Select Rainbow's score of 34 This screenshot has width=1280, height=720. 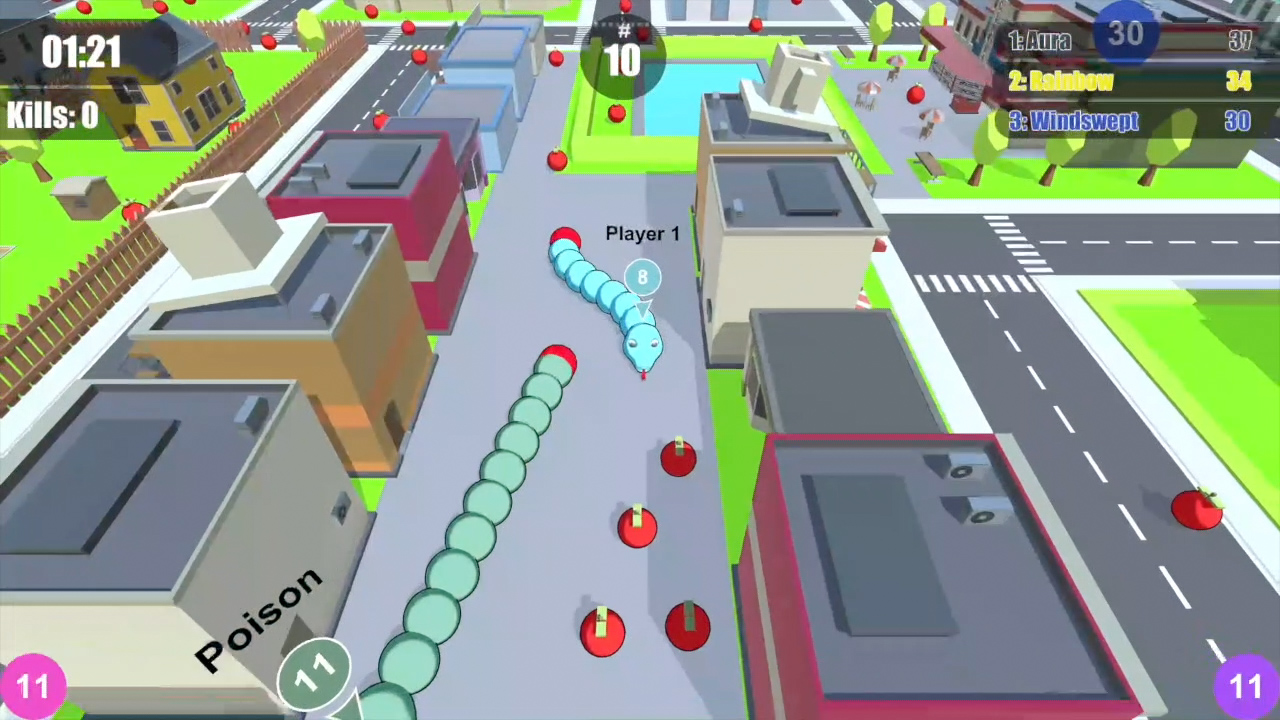[1238, 82]
